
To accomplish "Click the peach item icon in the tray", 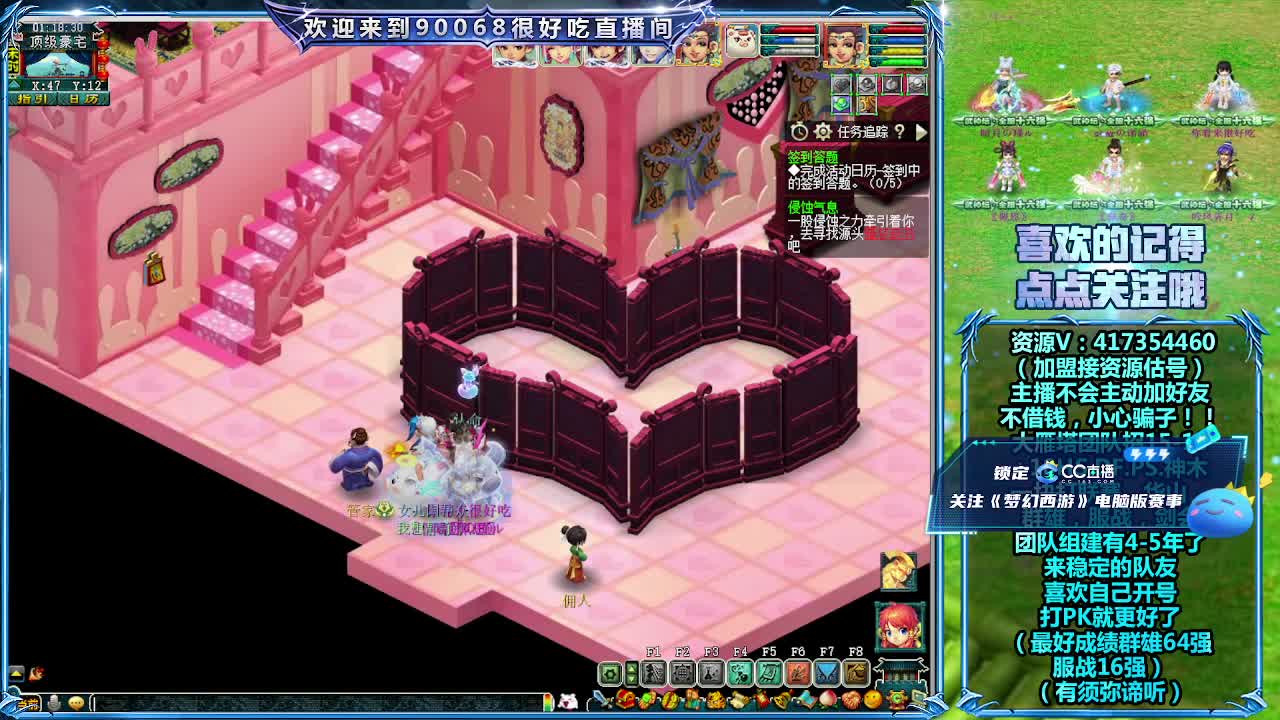I will [827, 699].
